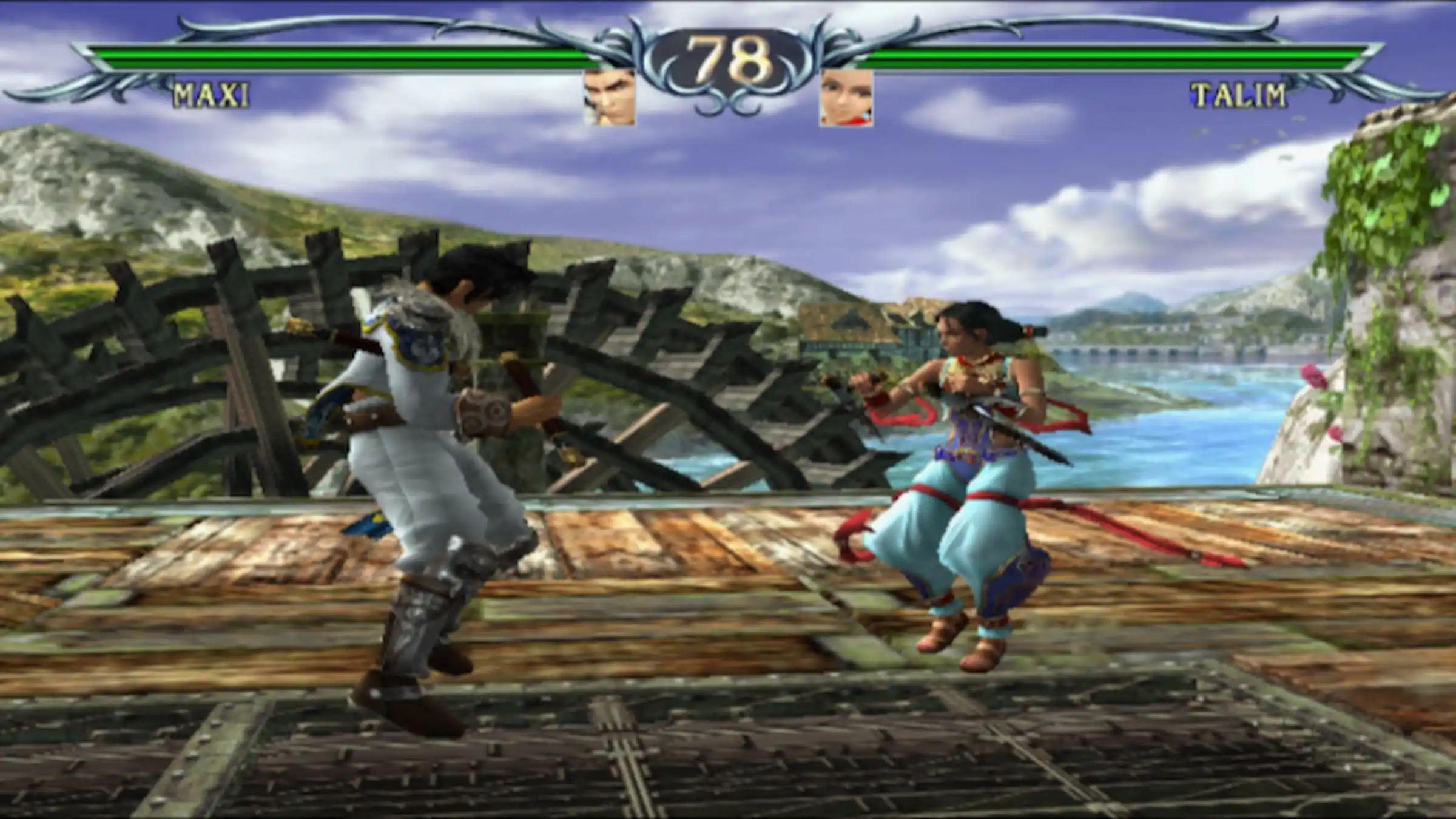Select the TALIM player name label
1456x819 pixels.
(1238, 96)
